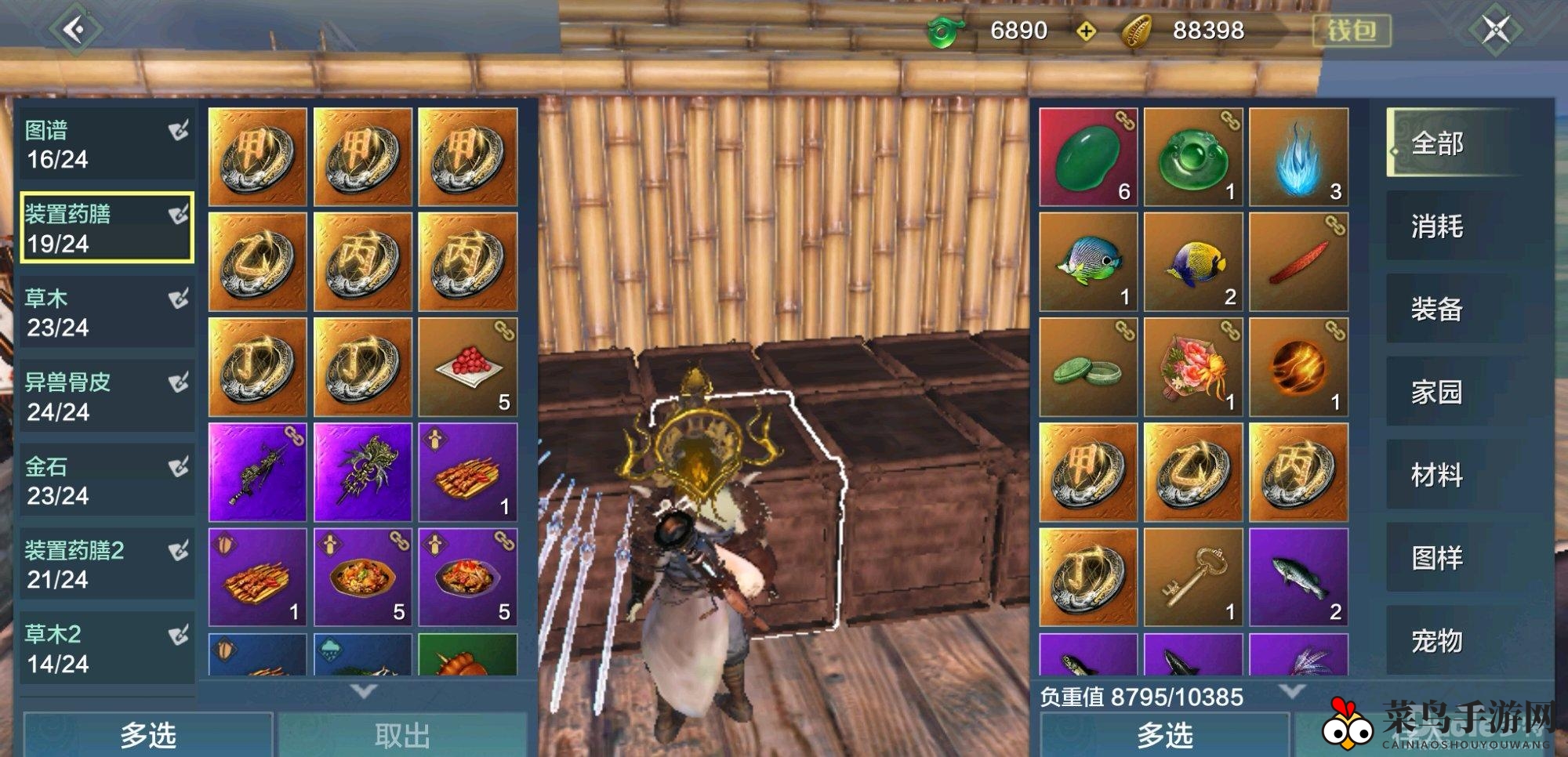Click the 取出 take-out button
Image resolution: width=1568 pixels, height=757 pixels.
402,735
